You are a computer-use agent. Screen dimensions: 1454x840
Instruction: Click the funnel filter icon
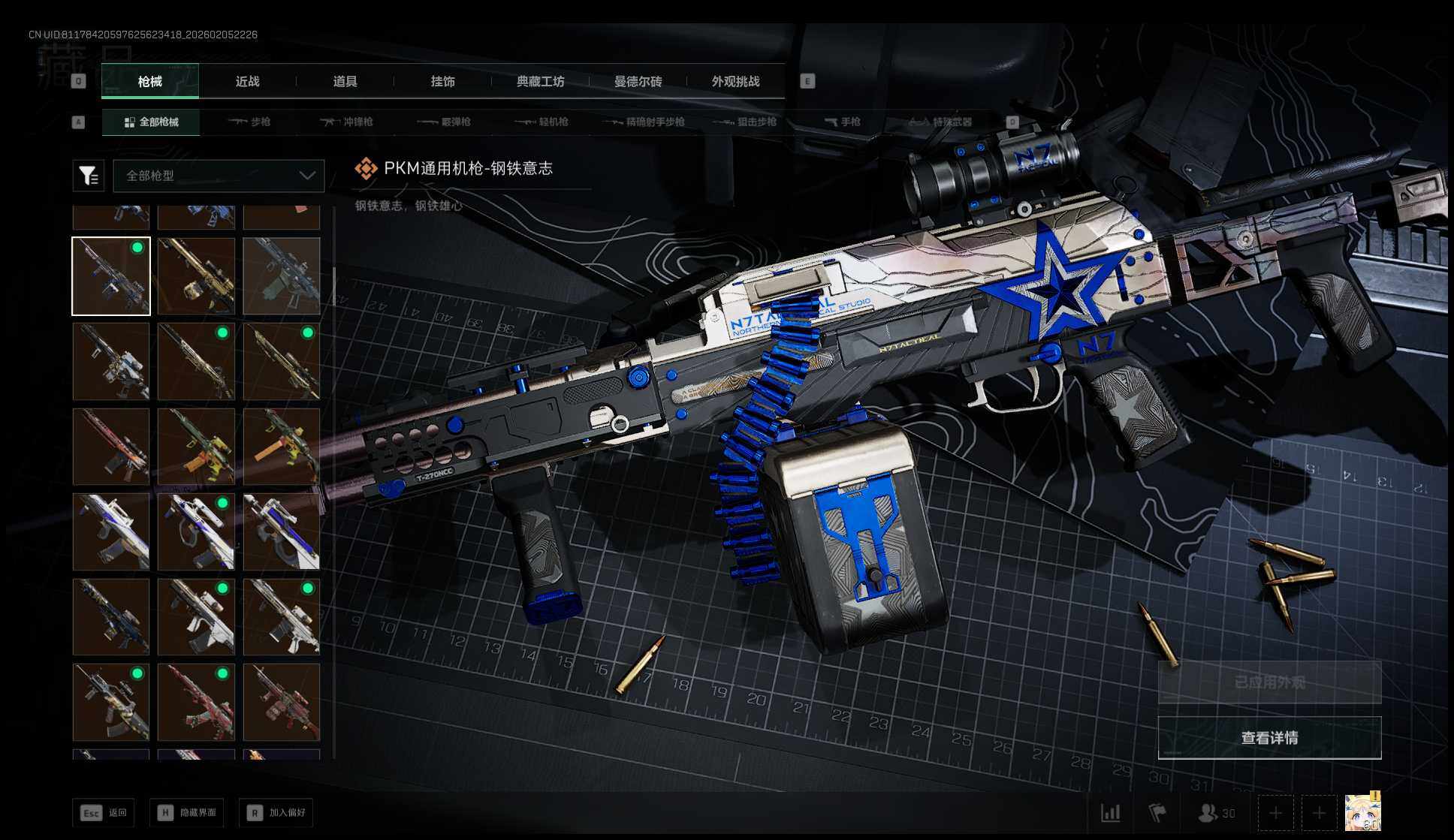click(88, 176)
